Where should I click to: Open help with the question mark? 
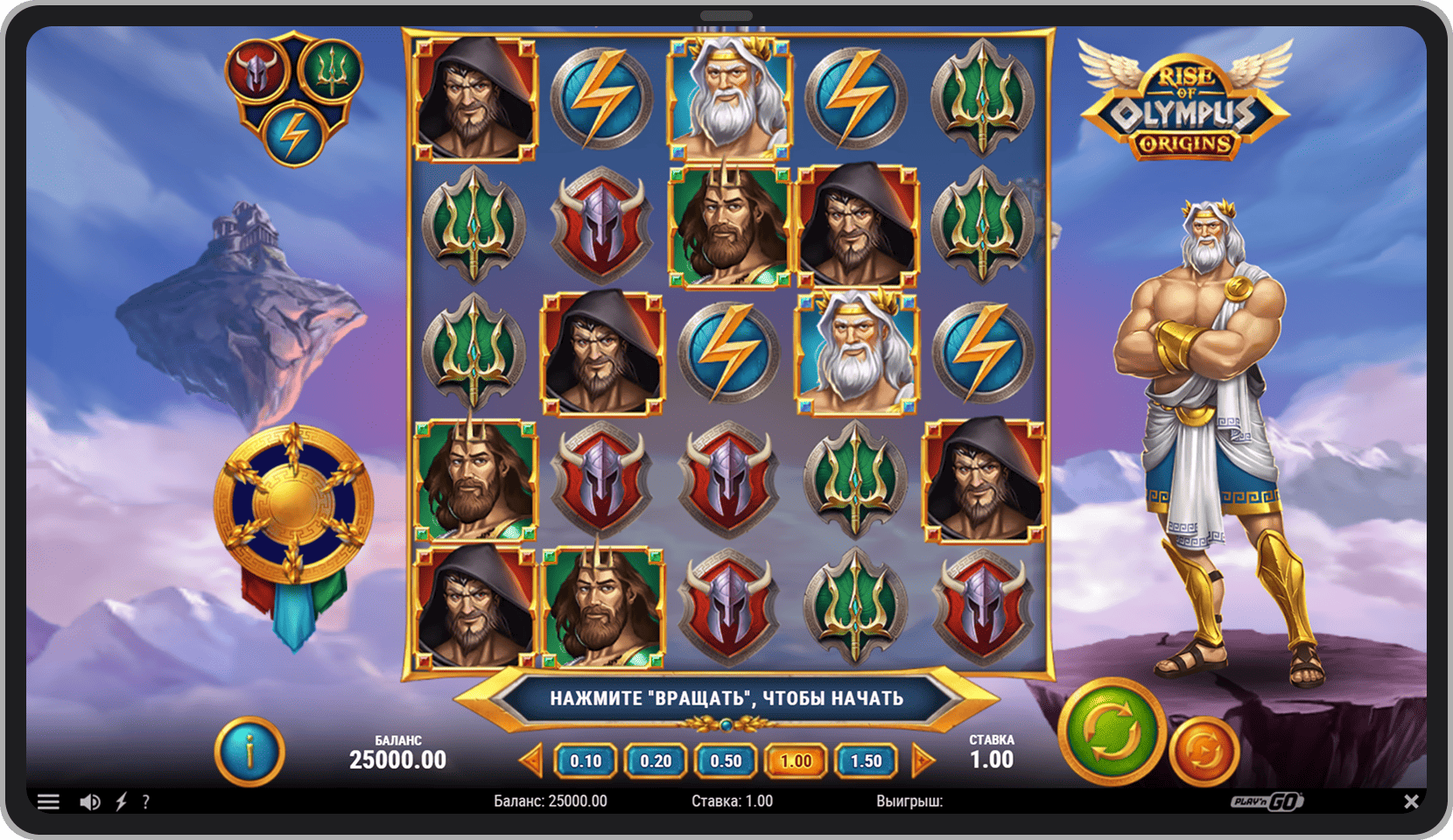pos(146,801)
